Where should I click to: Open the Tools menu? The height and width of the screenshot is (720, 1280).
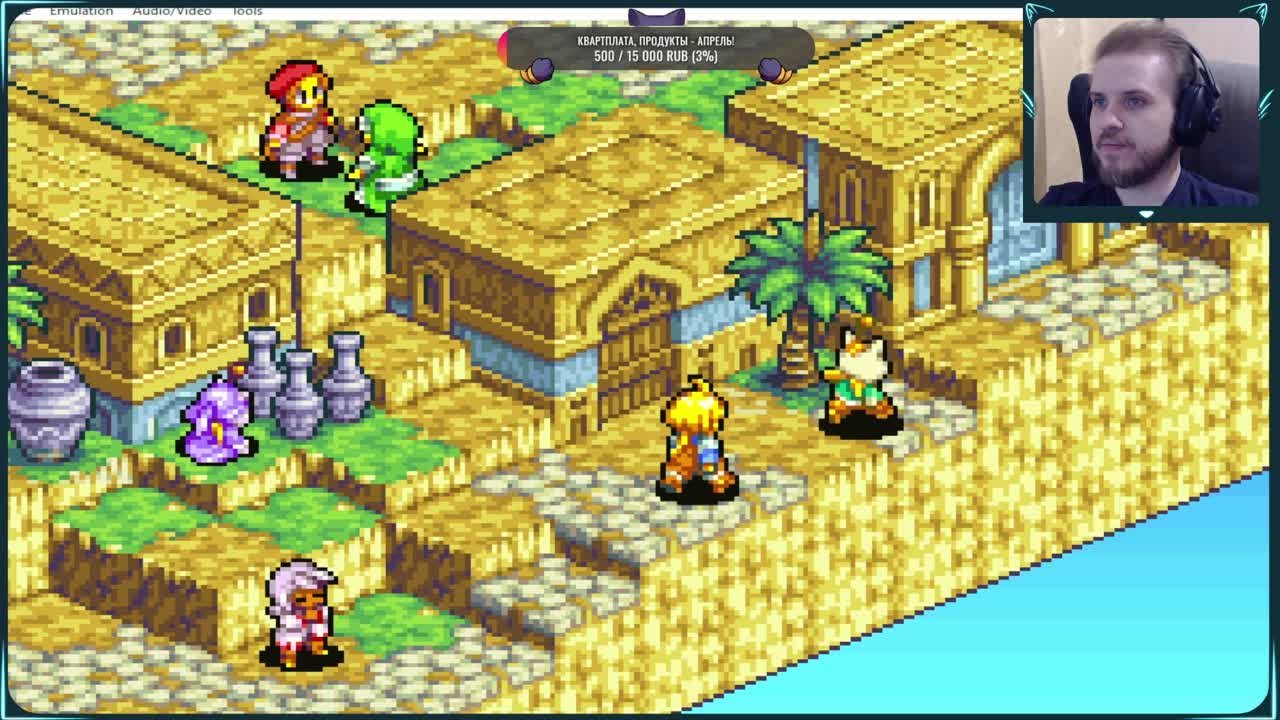[x=246, y=10]
